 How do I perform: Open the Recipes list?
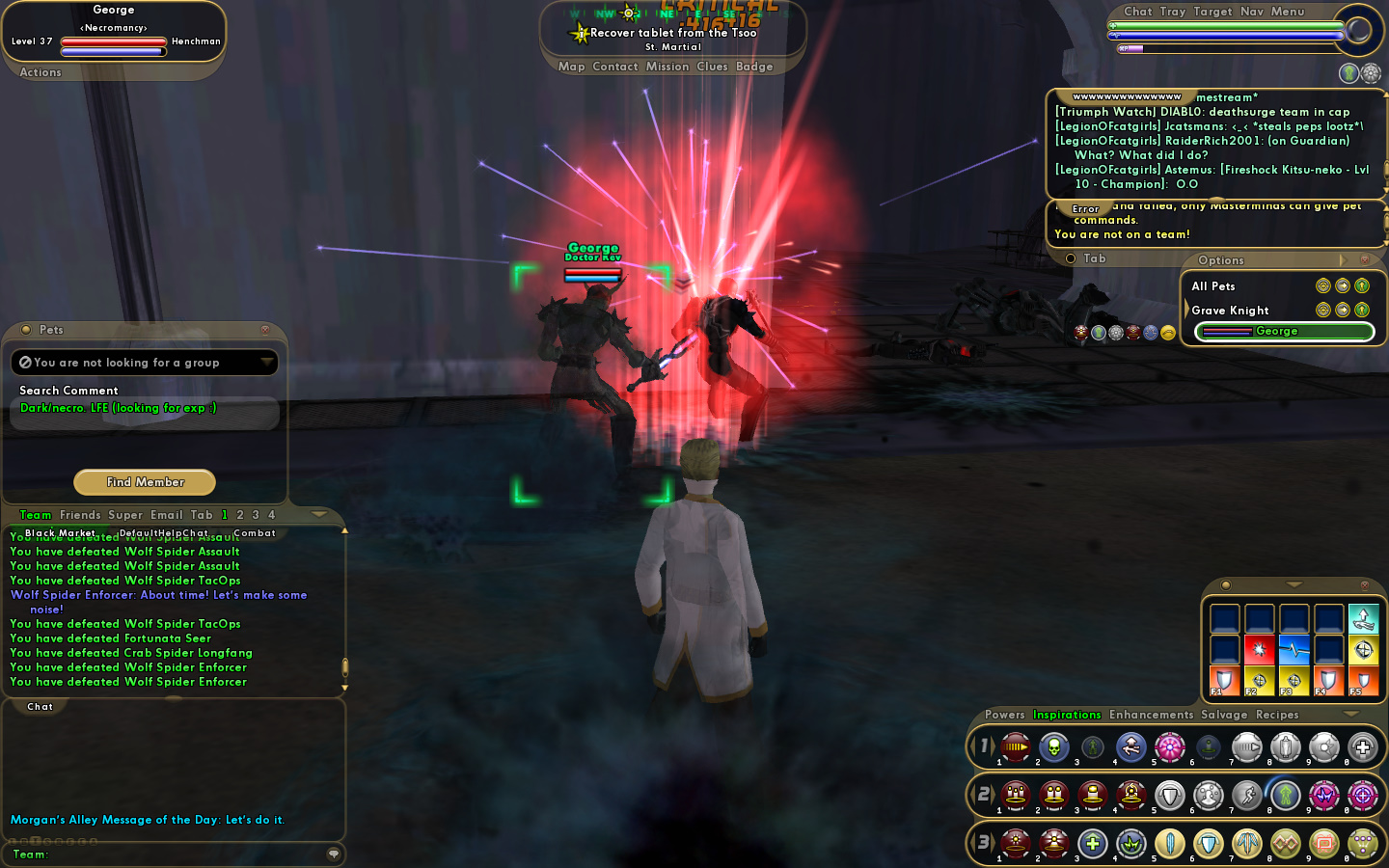tap(1277, 715)
